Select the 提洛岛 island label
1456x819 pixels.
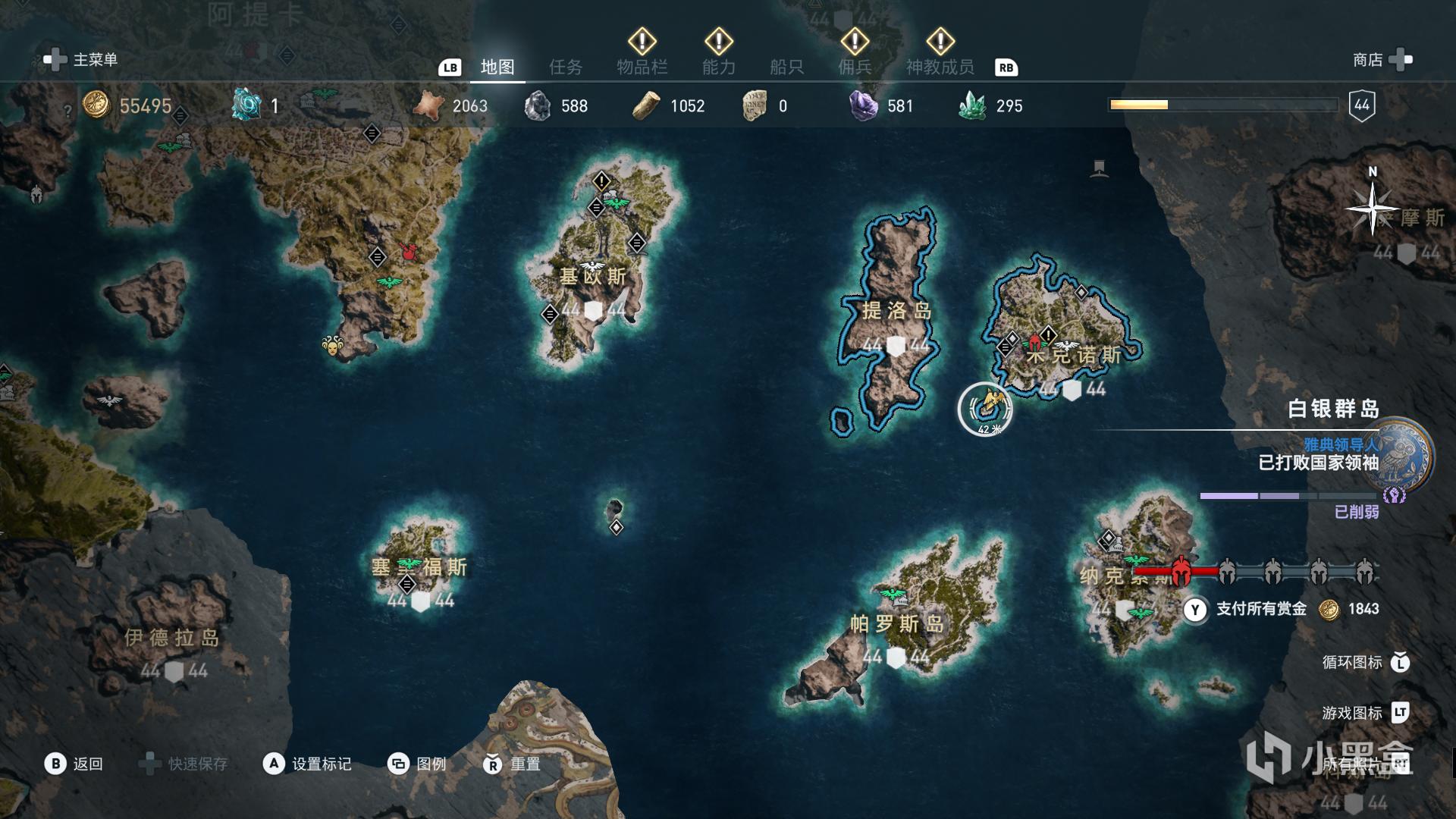[896, 311]
